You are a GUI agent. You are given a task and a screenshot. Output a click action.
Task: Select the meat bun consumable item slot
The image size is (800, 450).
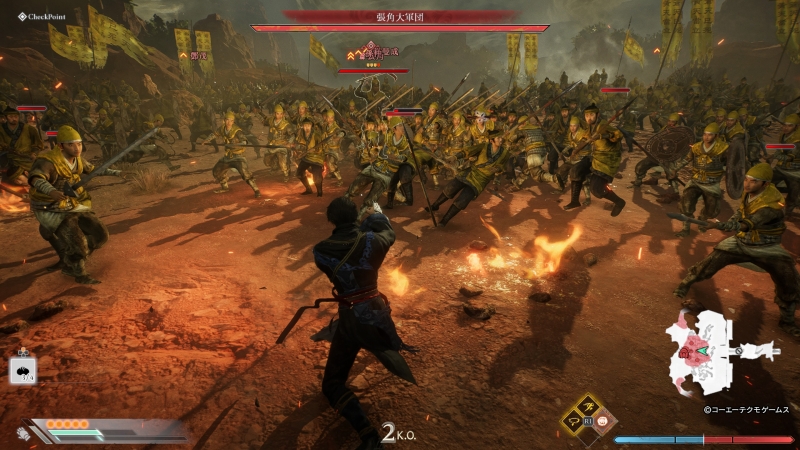pos(23,371)
